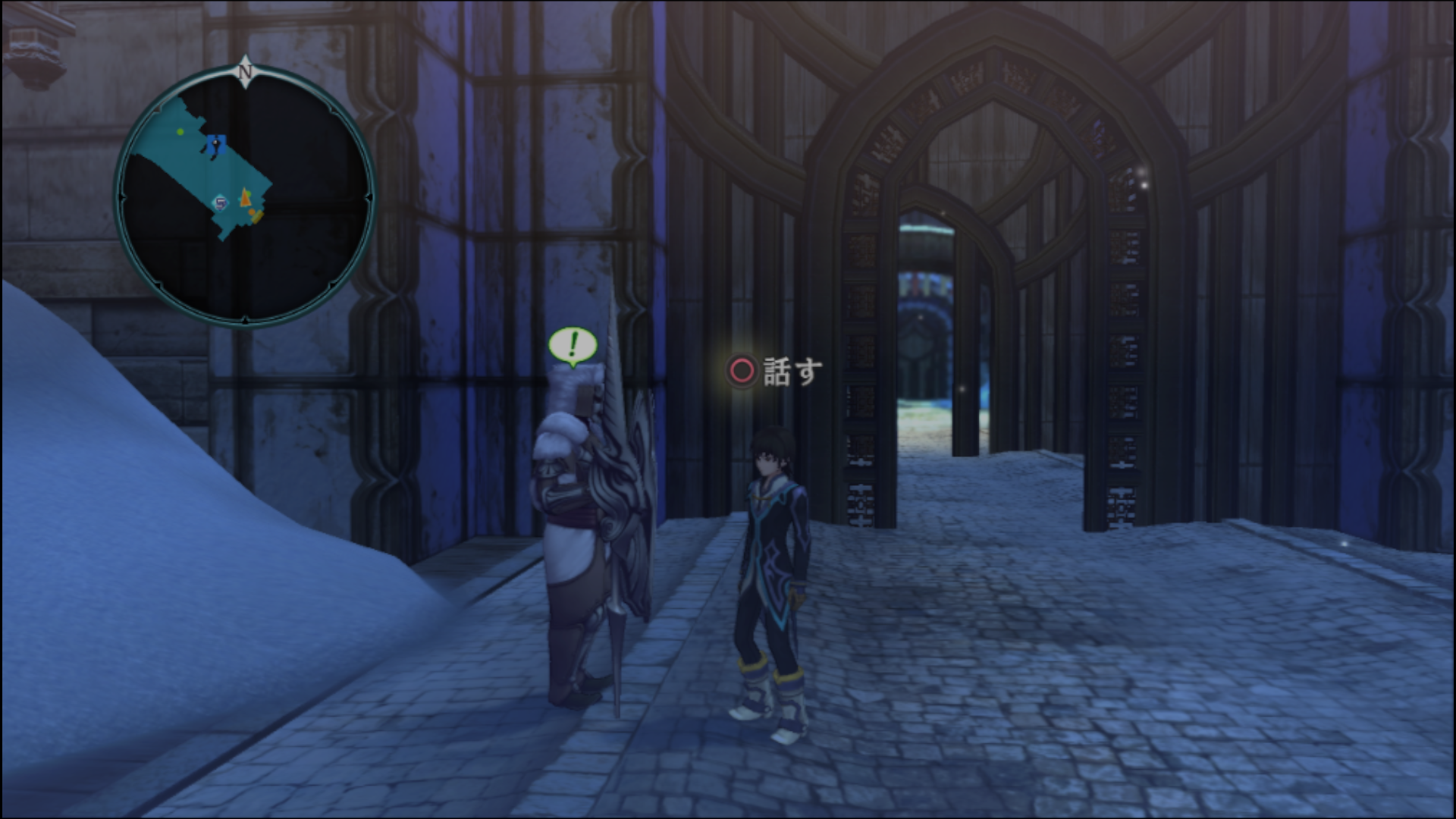This screenshot has height=819, width=1456.
Task: Click the minimap's north compass indicator
Action: point(244,71)
